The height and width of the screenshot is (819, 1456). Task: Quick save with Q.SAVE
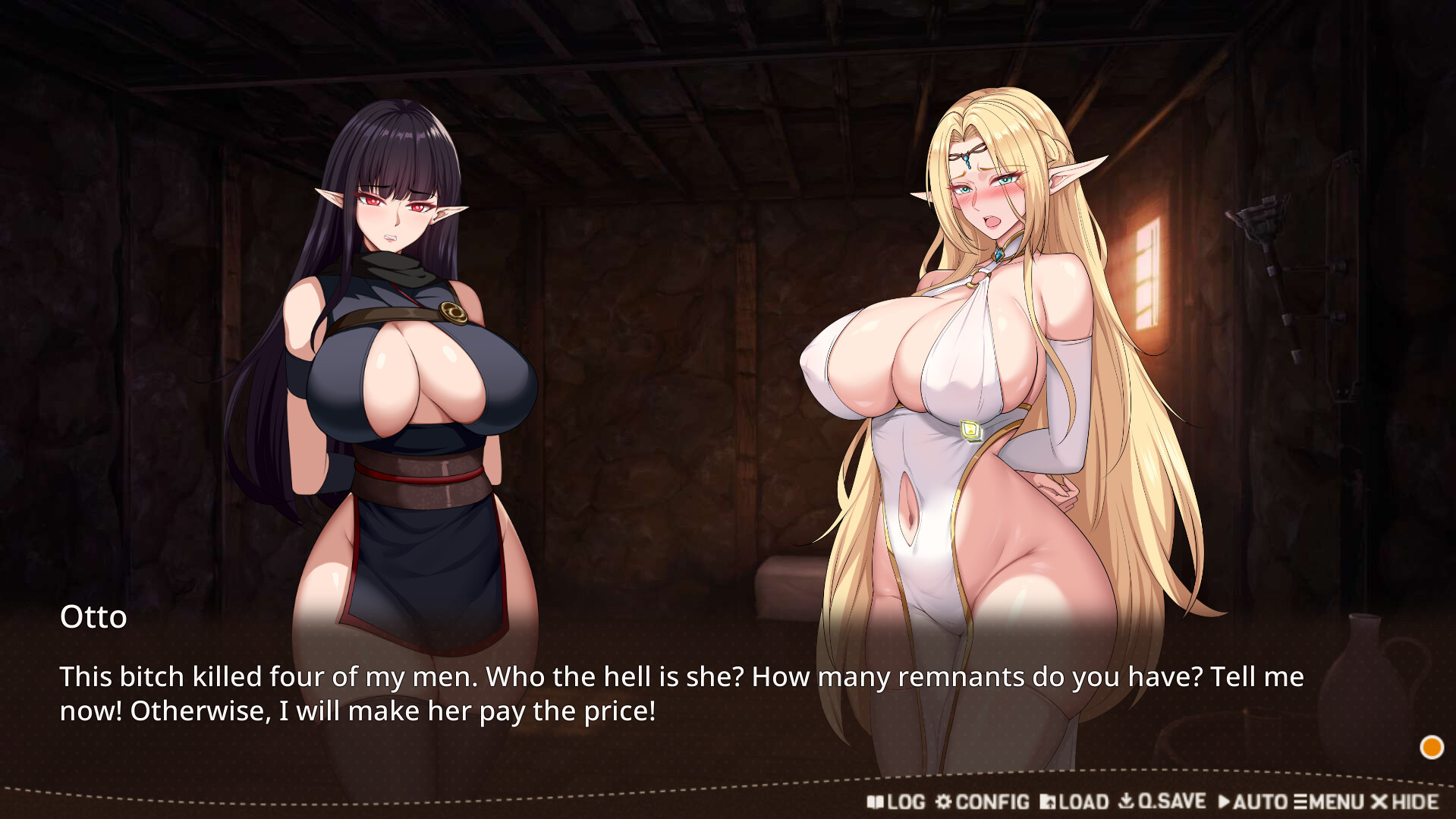pyautogui.click(x=1162, y=802)
